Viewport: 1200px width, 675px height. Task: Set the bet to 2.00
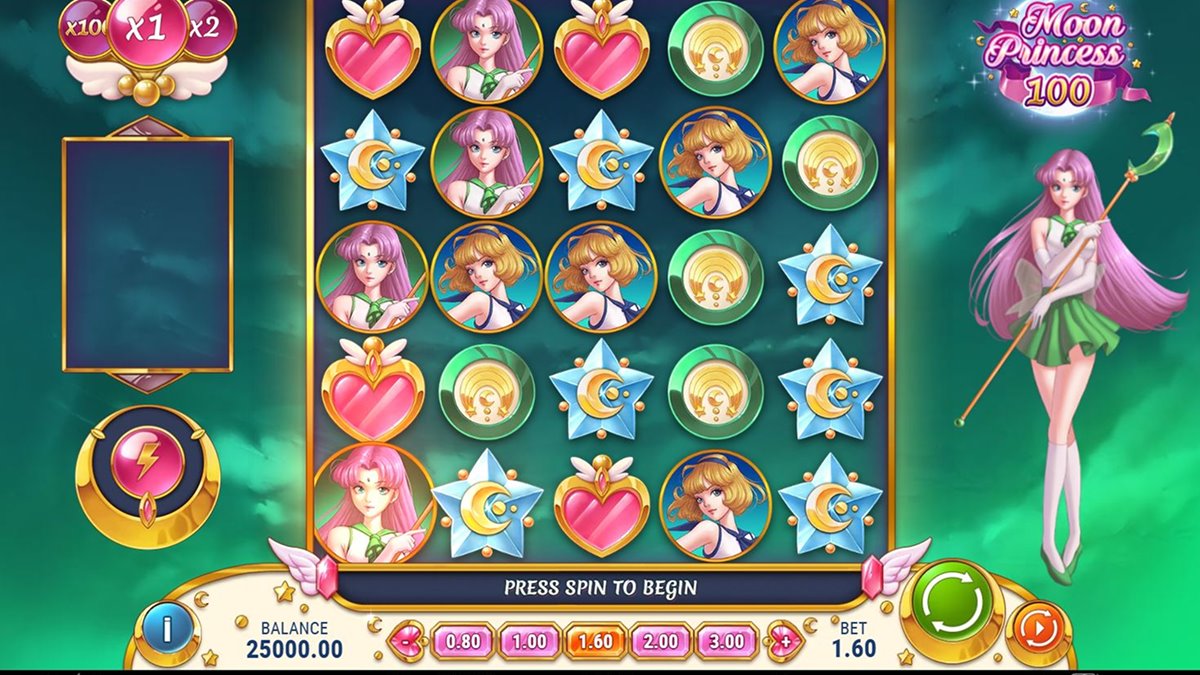click(x=660, y=640)
